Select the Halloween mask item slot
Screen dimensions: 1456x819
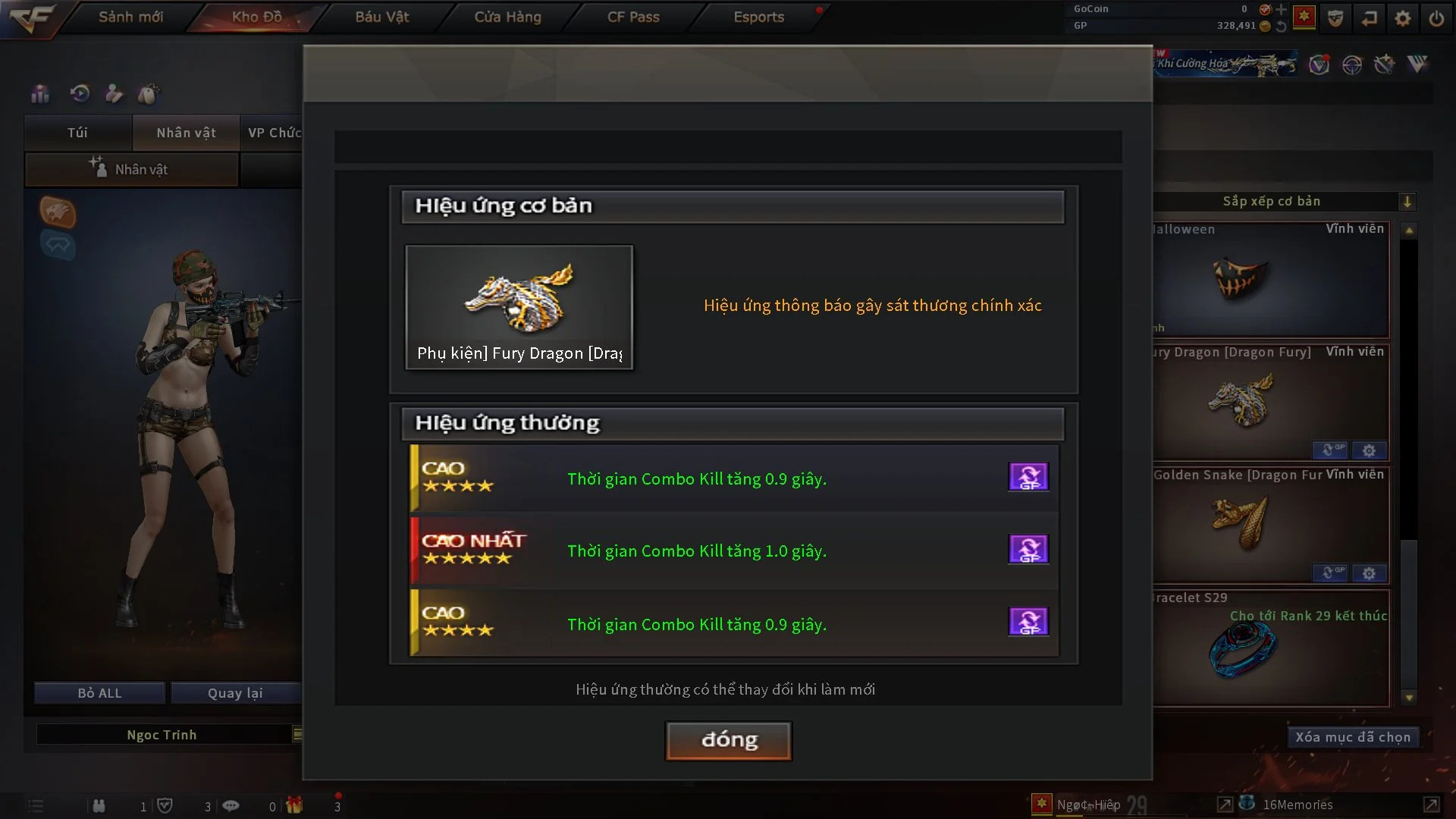(x=1271, y=281)
